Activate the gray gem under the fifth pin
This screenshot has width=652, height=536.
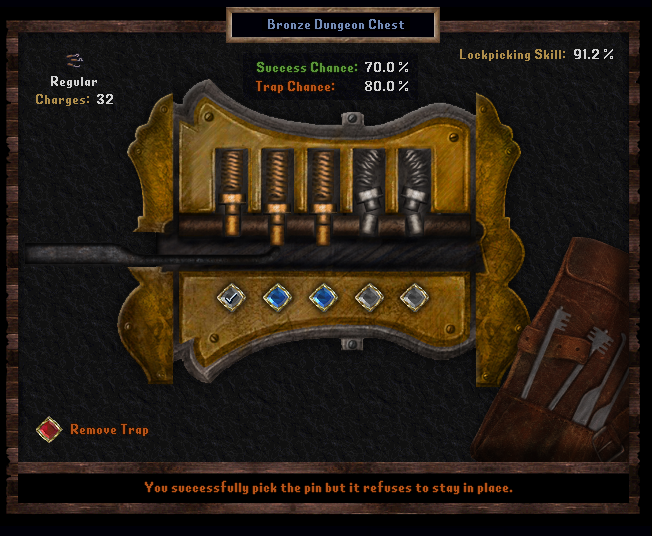pyautogui.click(x=413, y=296)
